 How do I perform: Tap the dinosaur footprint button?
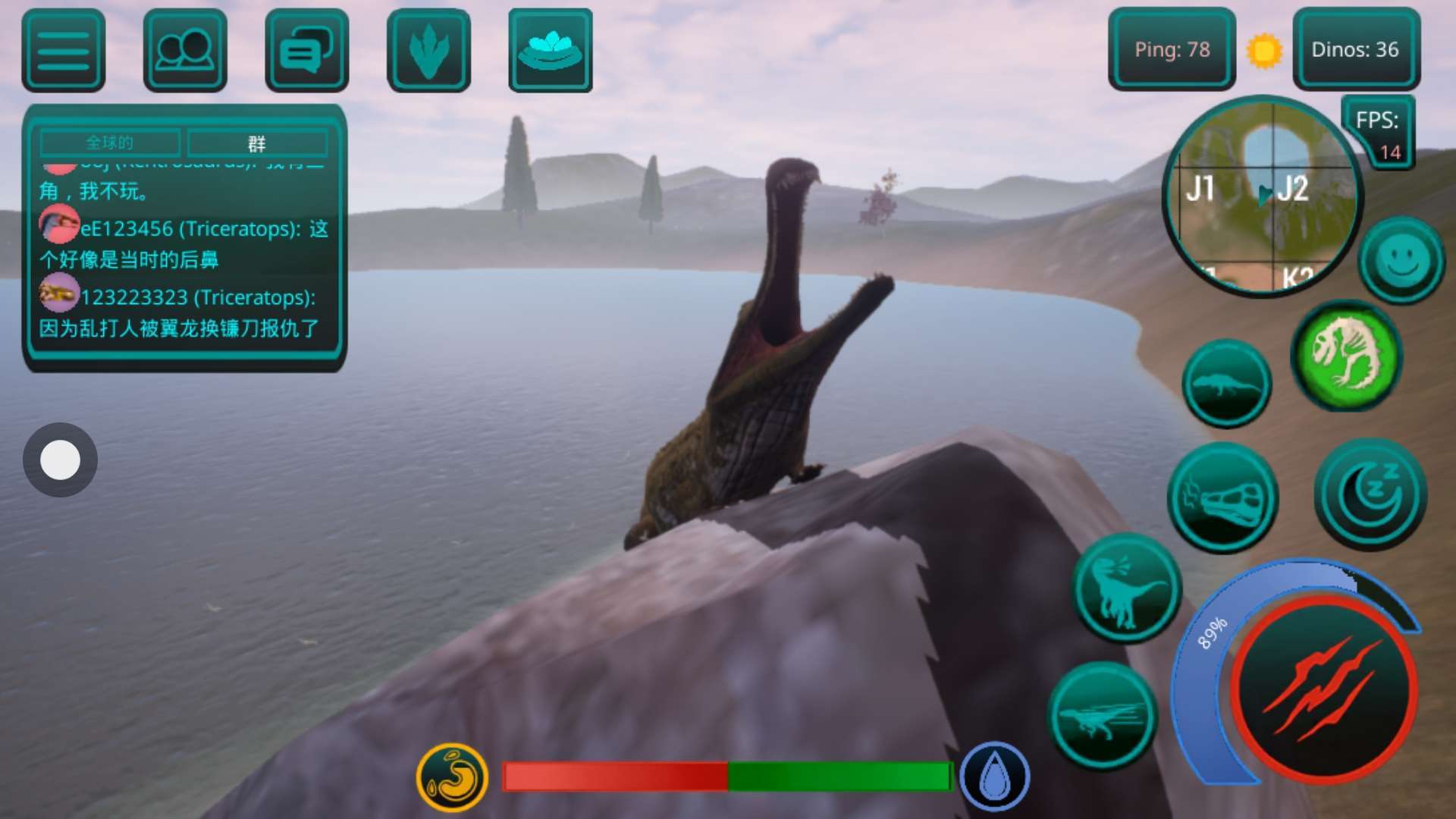point(428,50)
